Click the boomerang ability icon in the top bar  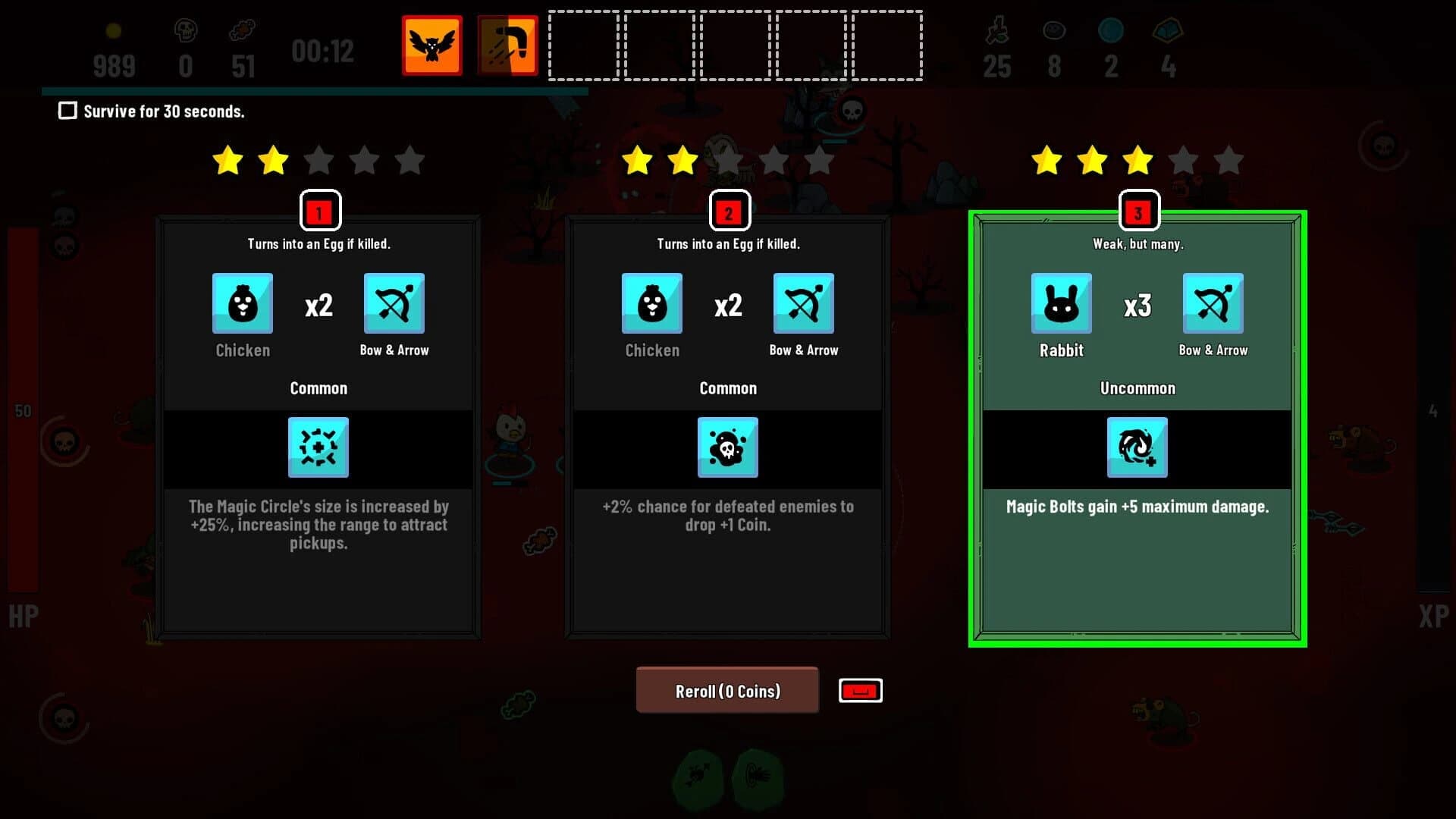coord(507,44)
